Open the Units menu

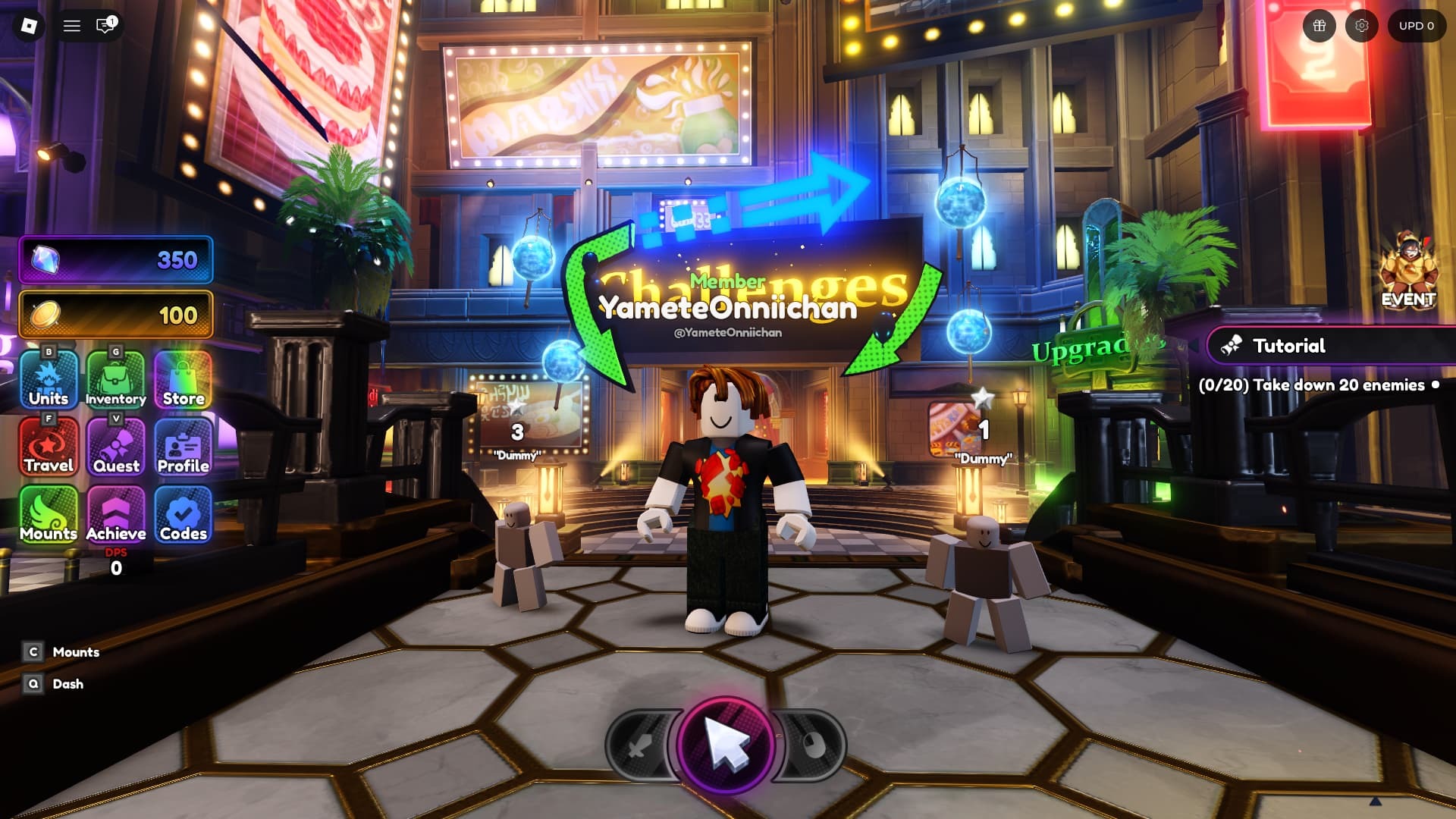tap(49, 379)
